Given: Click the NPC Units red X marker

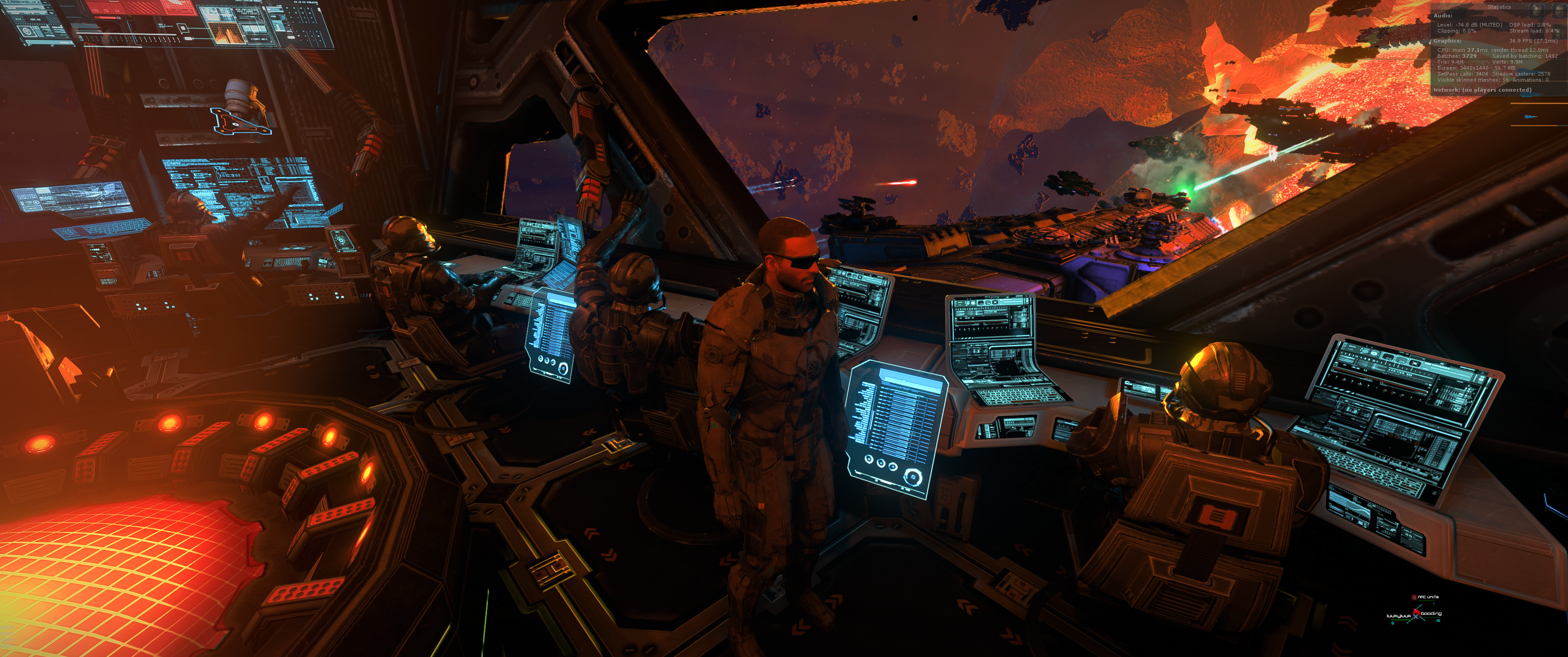Looking at the screenshot, I should pos(1414,597).
